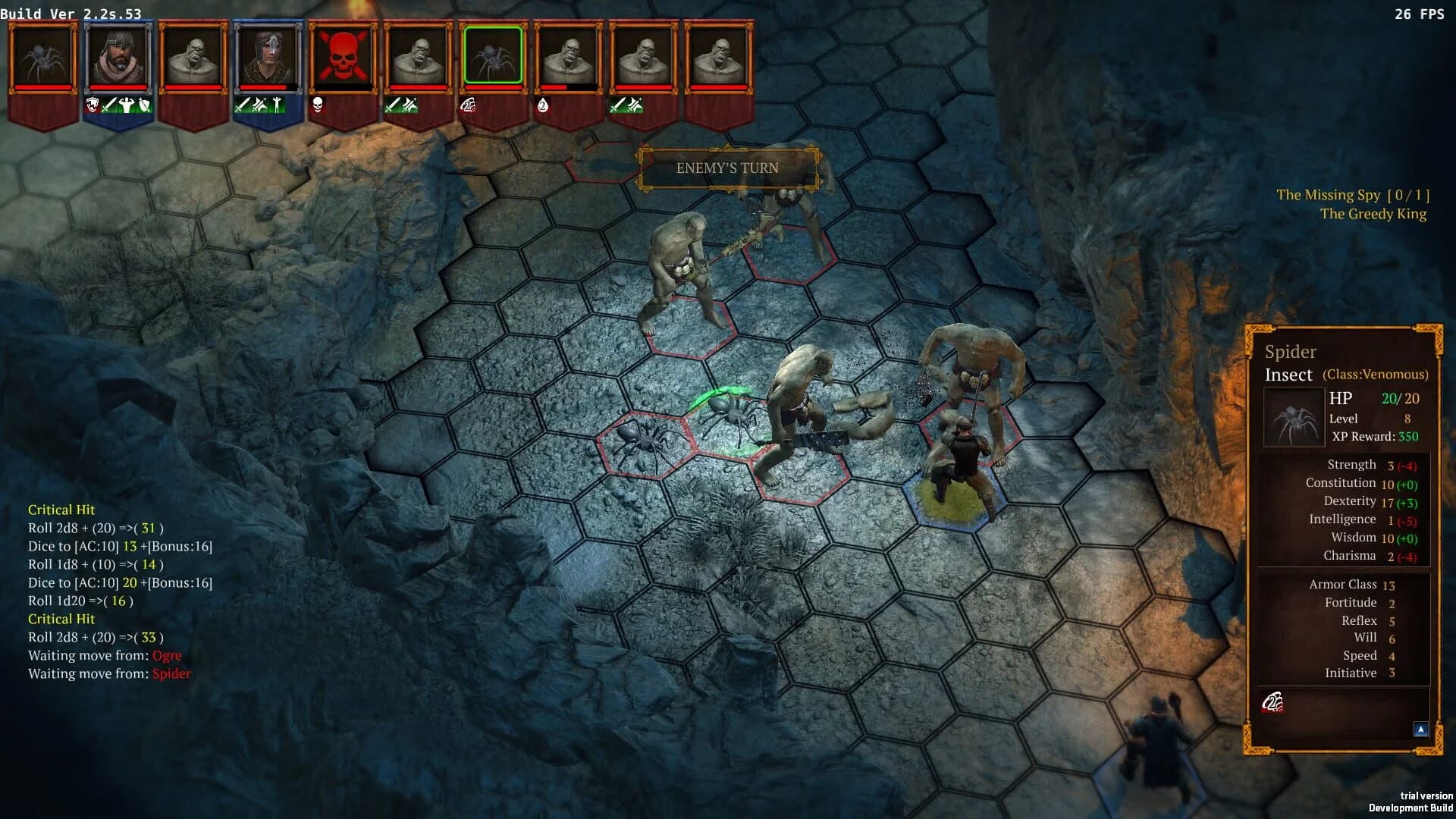Viewport: 1456px width, 819px height.
Task: Expand the quest entry The Missing Spy
Action: pyautogui.click(x=1351, y=195)
